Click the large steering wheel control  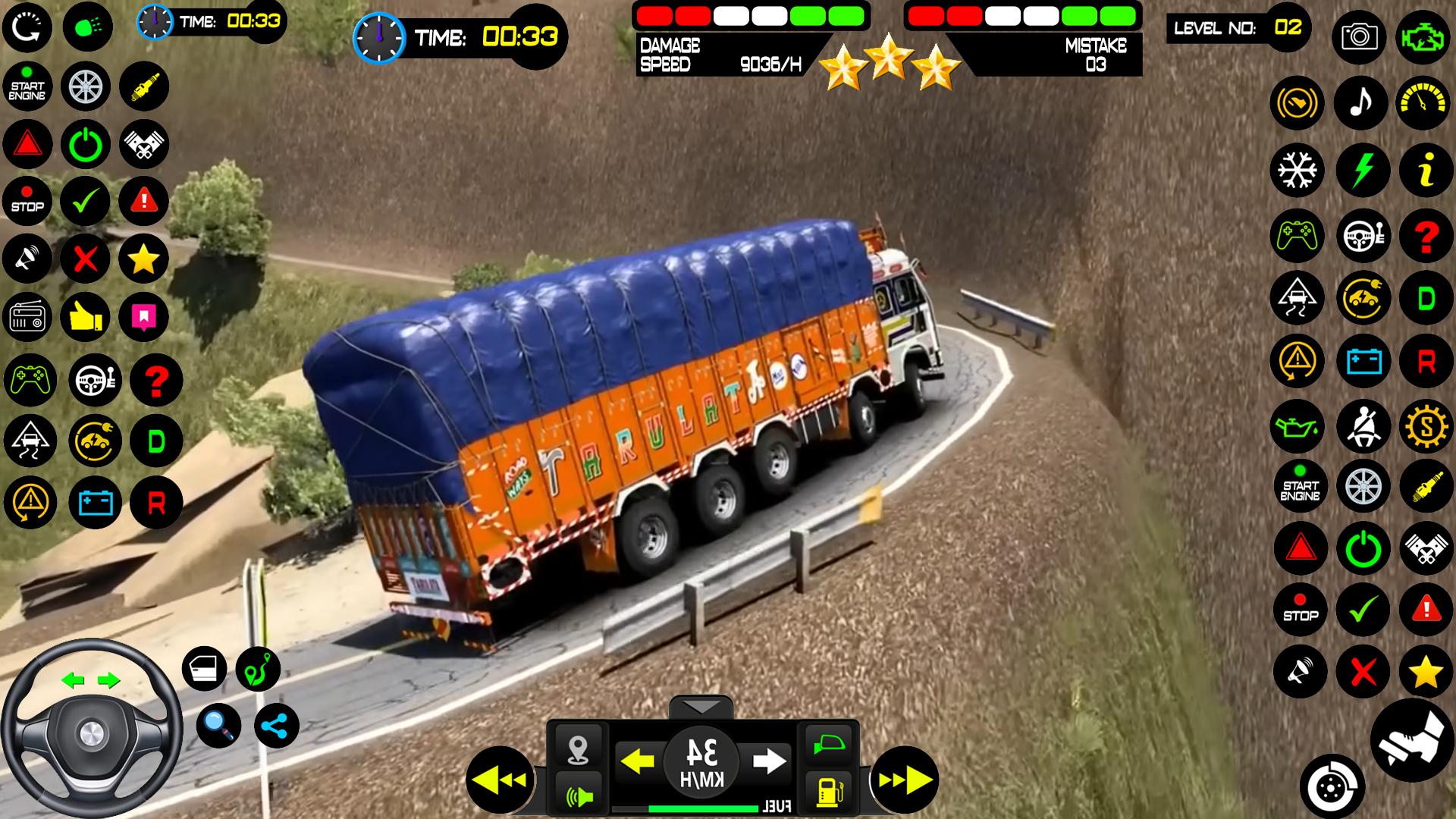click(x=91, y=730)
